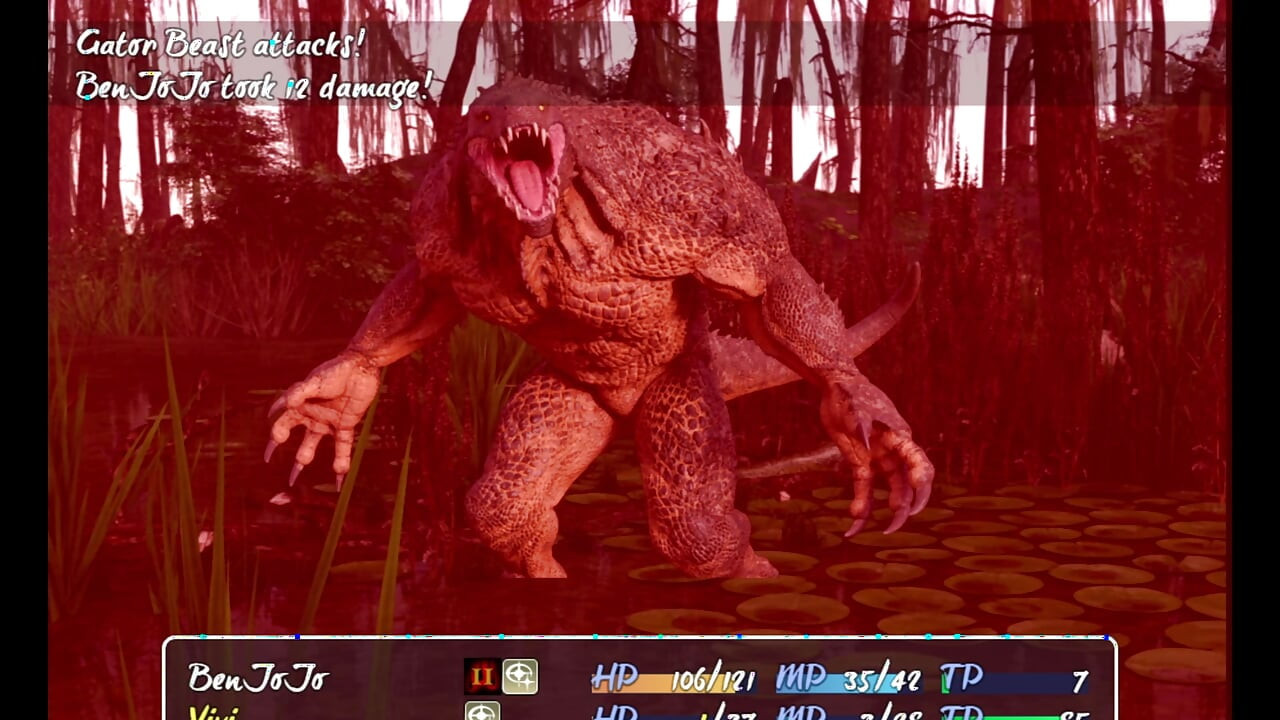
Task: Click the BenJoJo took 12 damage text
Action: click(x=253, y=87)
